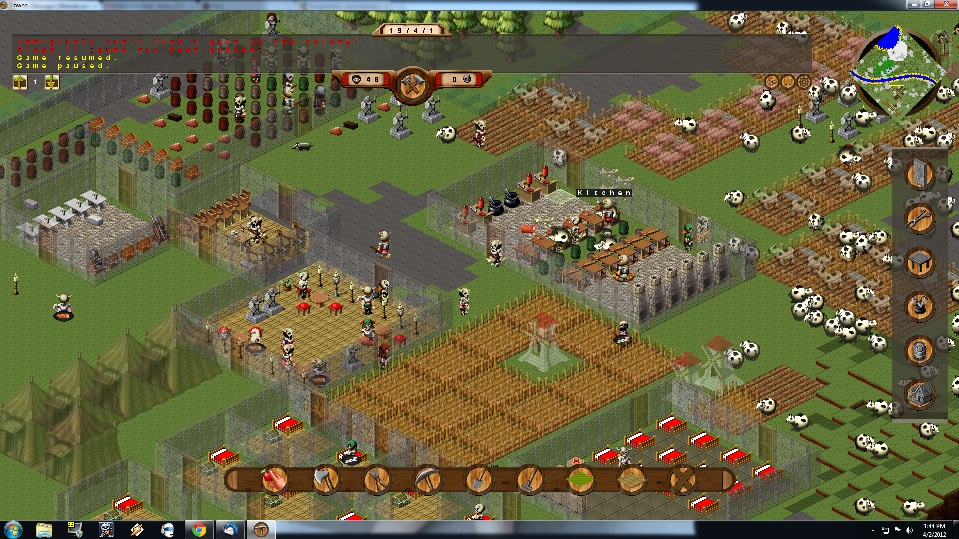Select the rake tool icon
The width and height of the screenshot is (959, 539).
pos(529,480)
